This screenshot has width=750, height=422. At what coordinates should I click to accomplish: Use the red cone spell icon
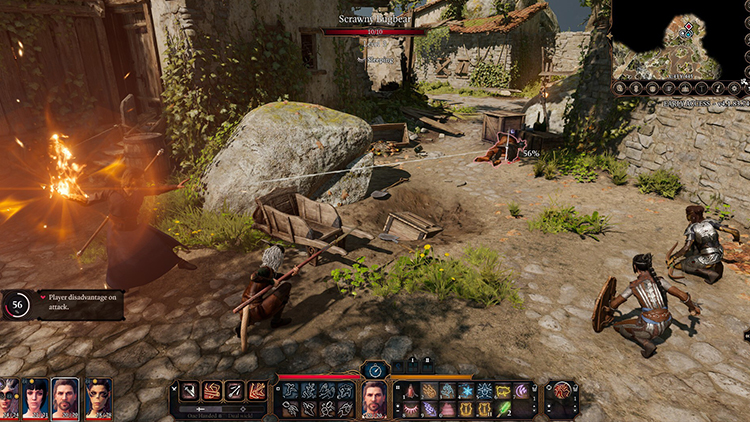[411, 390]
